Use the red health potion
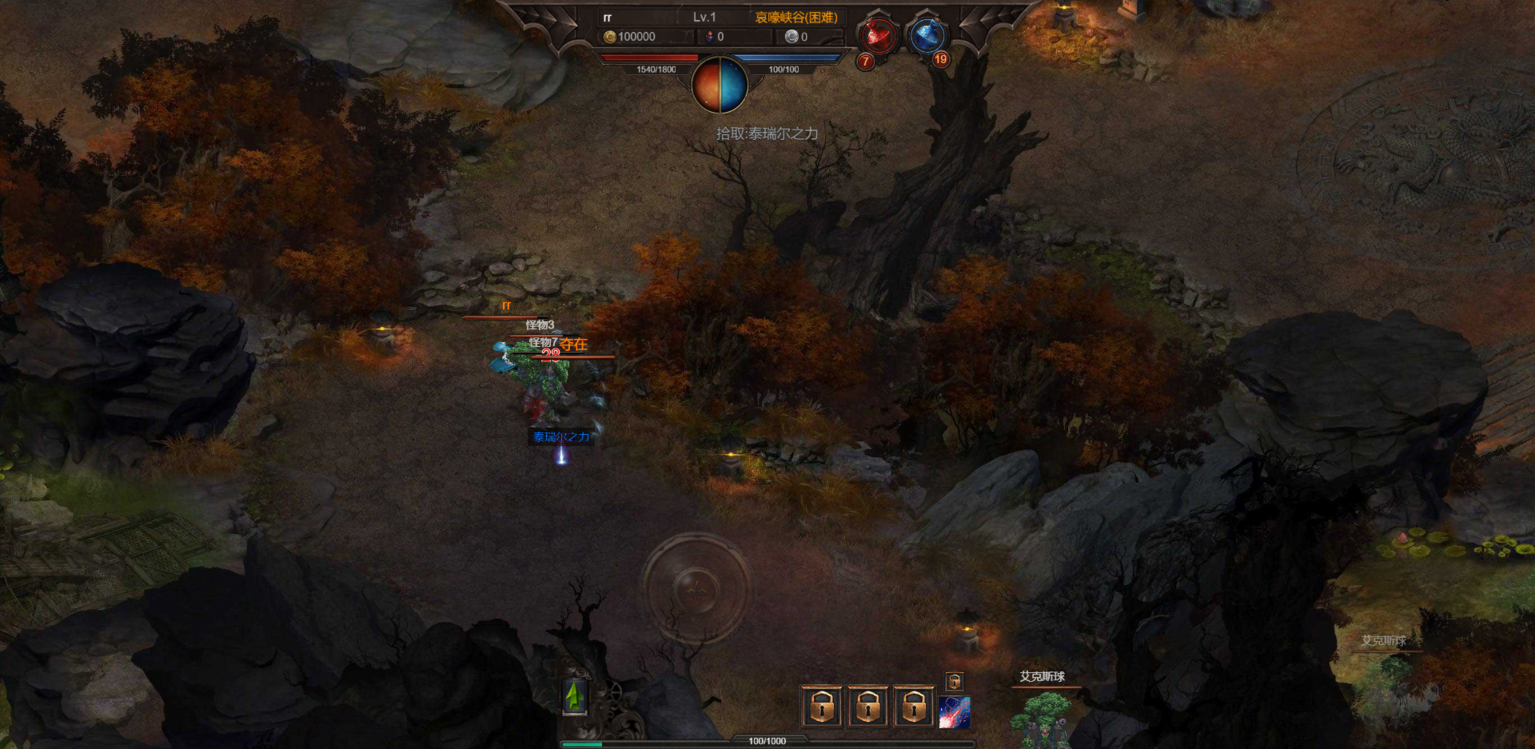Screen dimensions: 1535x749 click(x=879, y=36)
